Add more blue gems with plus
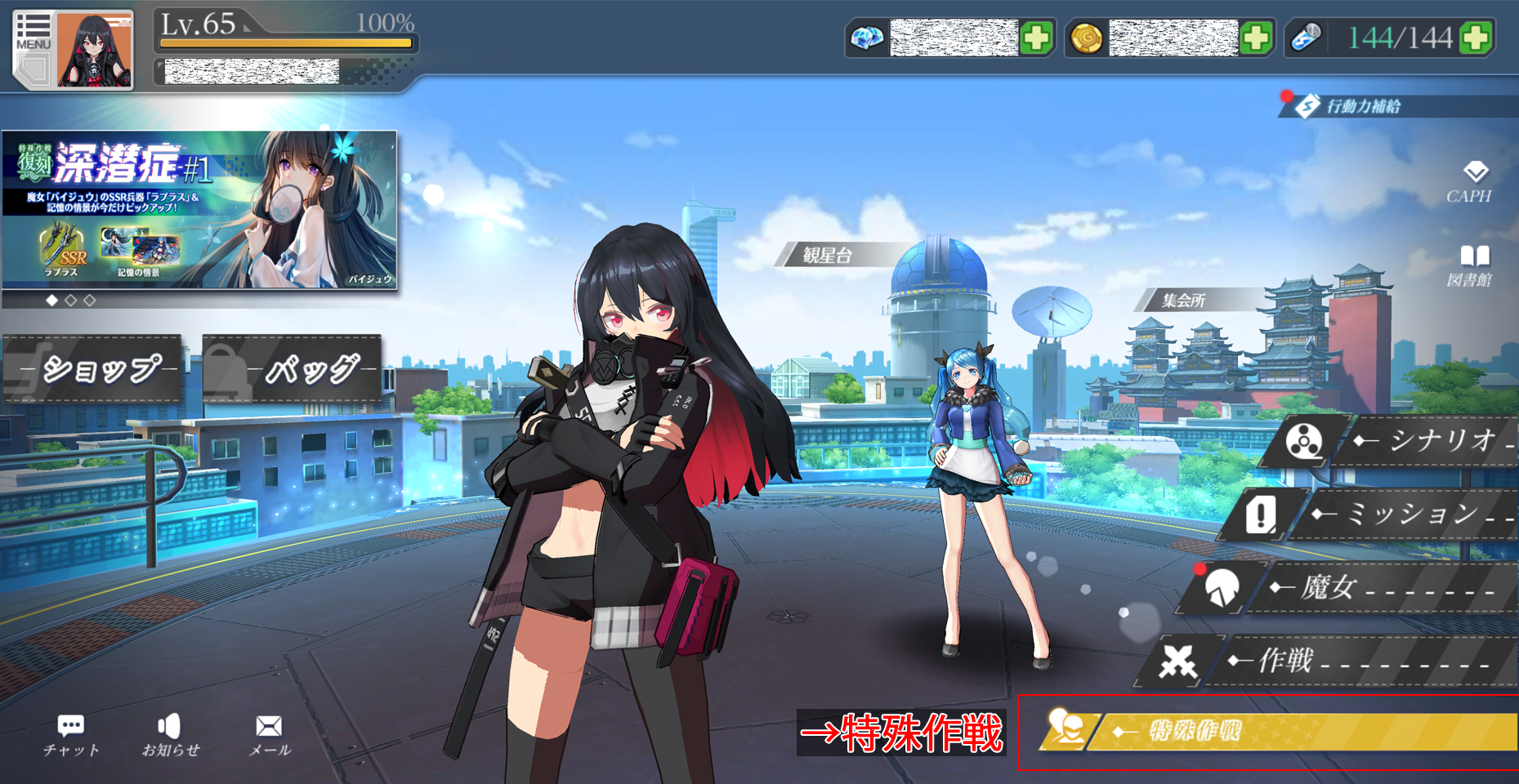 click(x=1036, y=38)
